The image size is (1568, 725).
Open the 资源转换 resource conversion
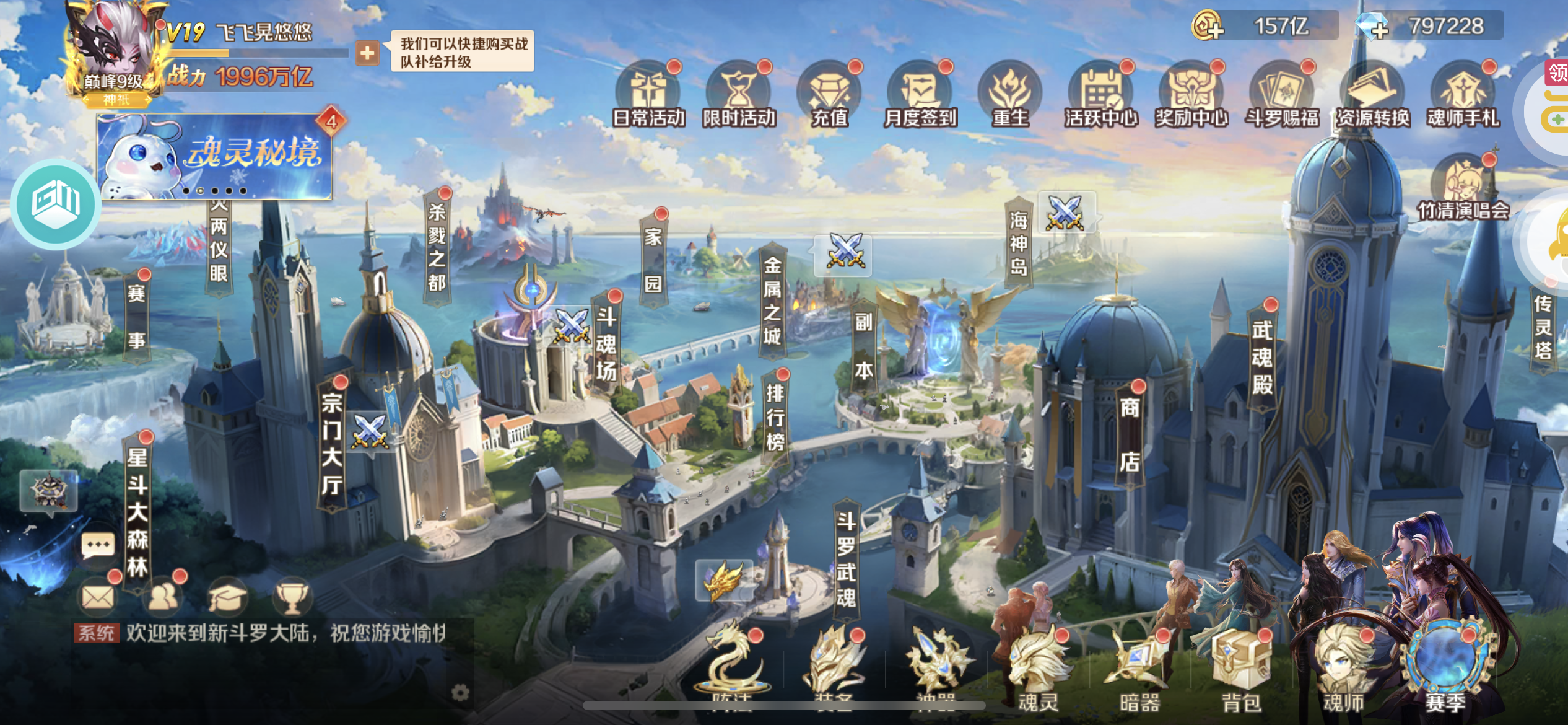coord(1372,96)
